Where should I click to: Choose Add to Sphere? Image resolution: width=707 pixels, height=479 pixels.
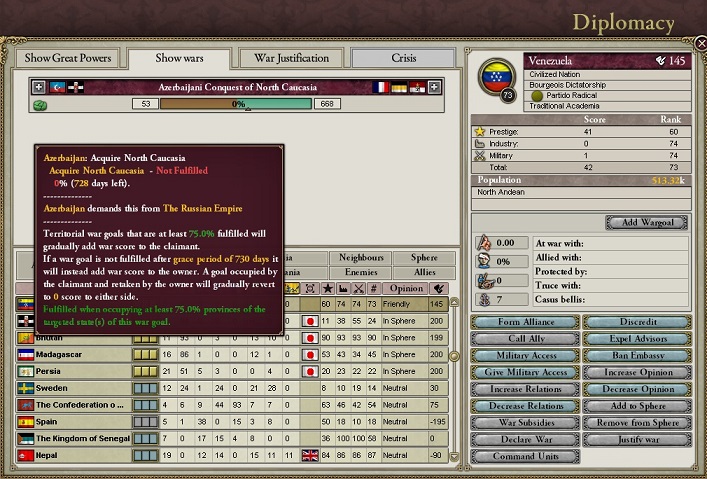tap(635, 406)
